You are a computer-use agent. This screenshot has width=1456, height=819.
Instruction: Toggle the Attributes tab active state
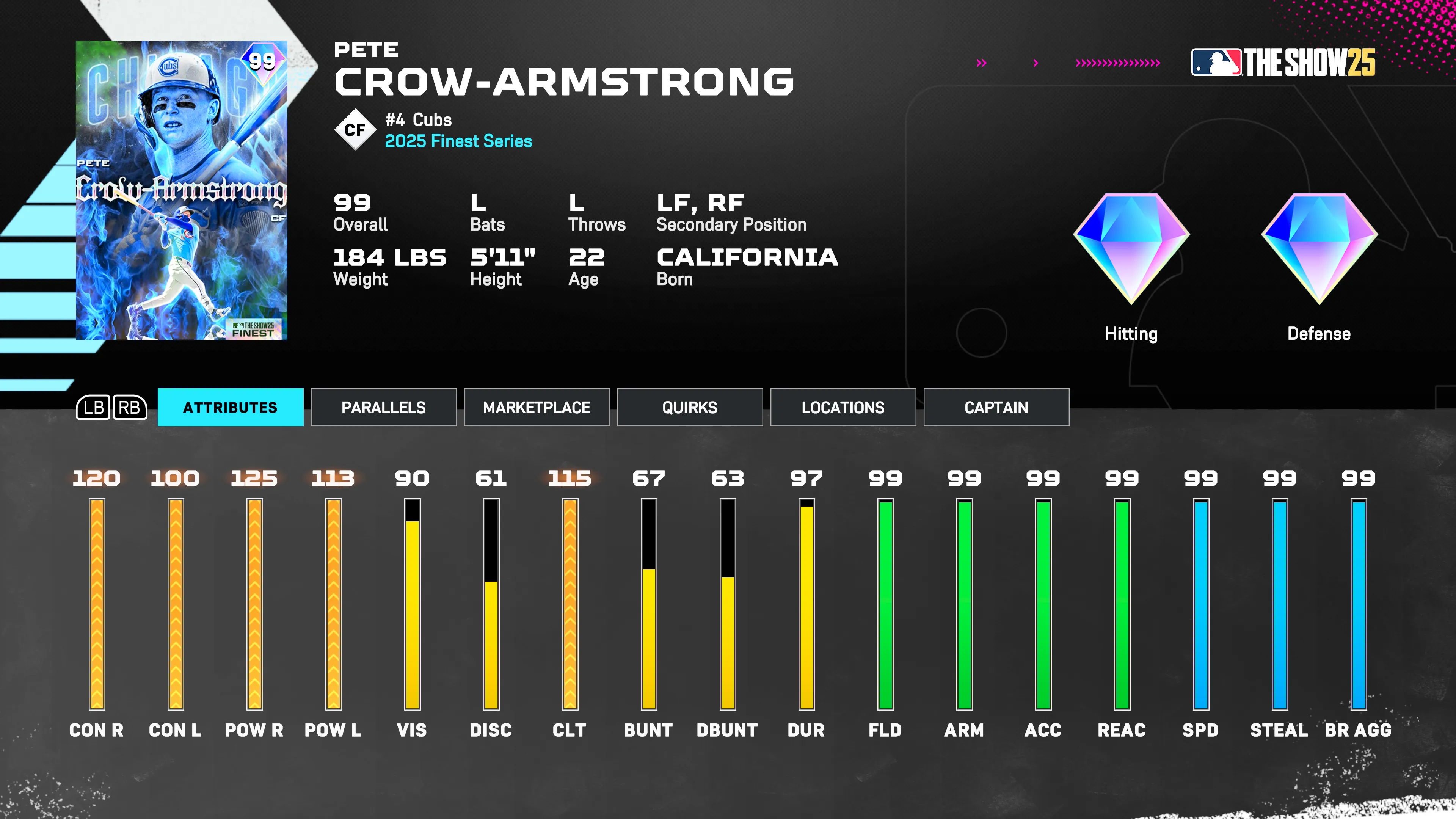[229, 408]
